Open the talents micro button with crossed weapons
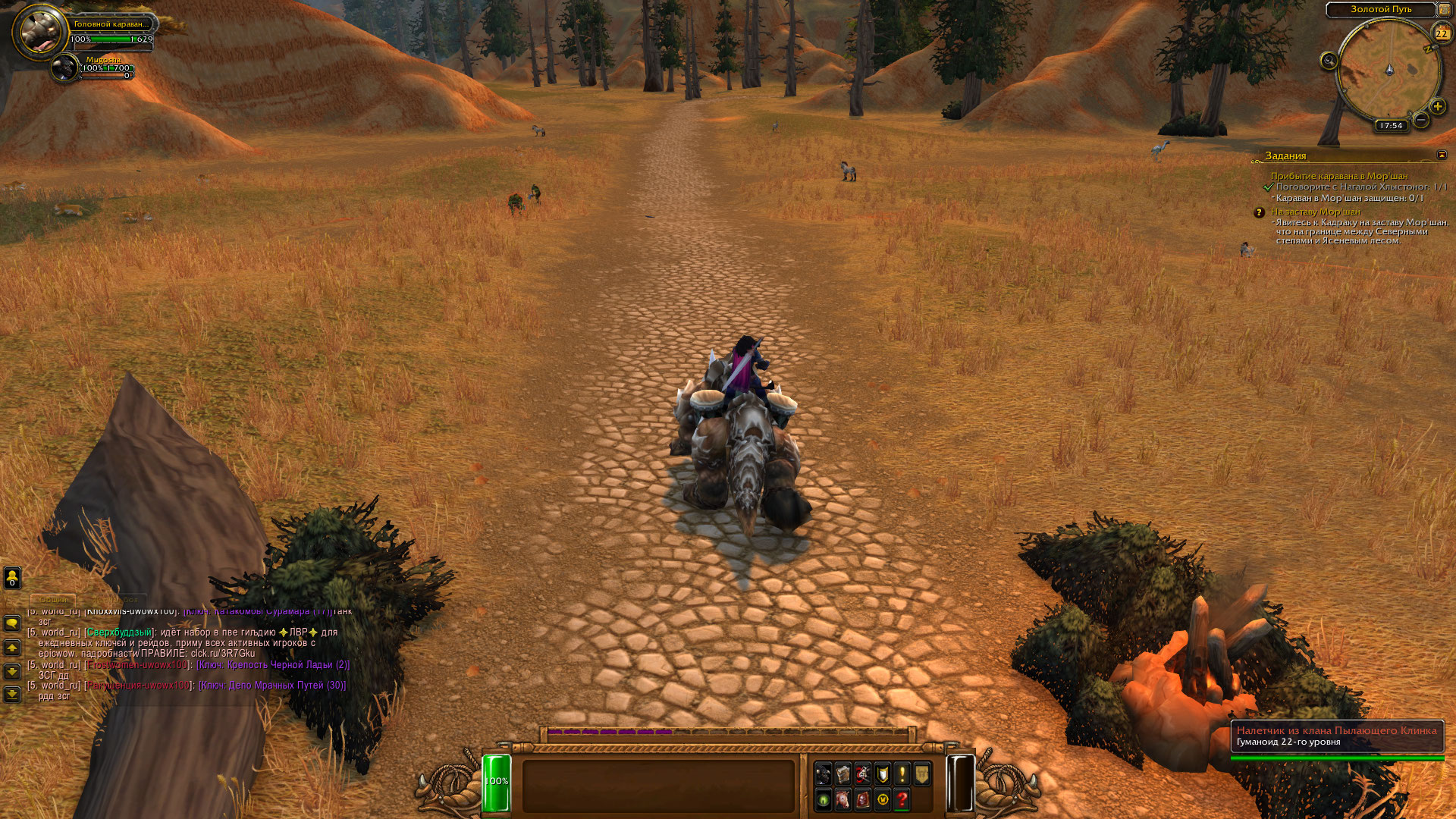This screenshot has width=1456, height=819. coord(862,774)
